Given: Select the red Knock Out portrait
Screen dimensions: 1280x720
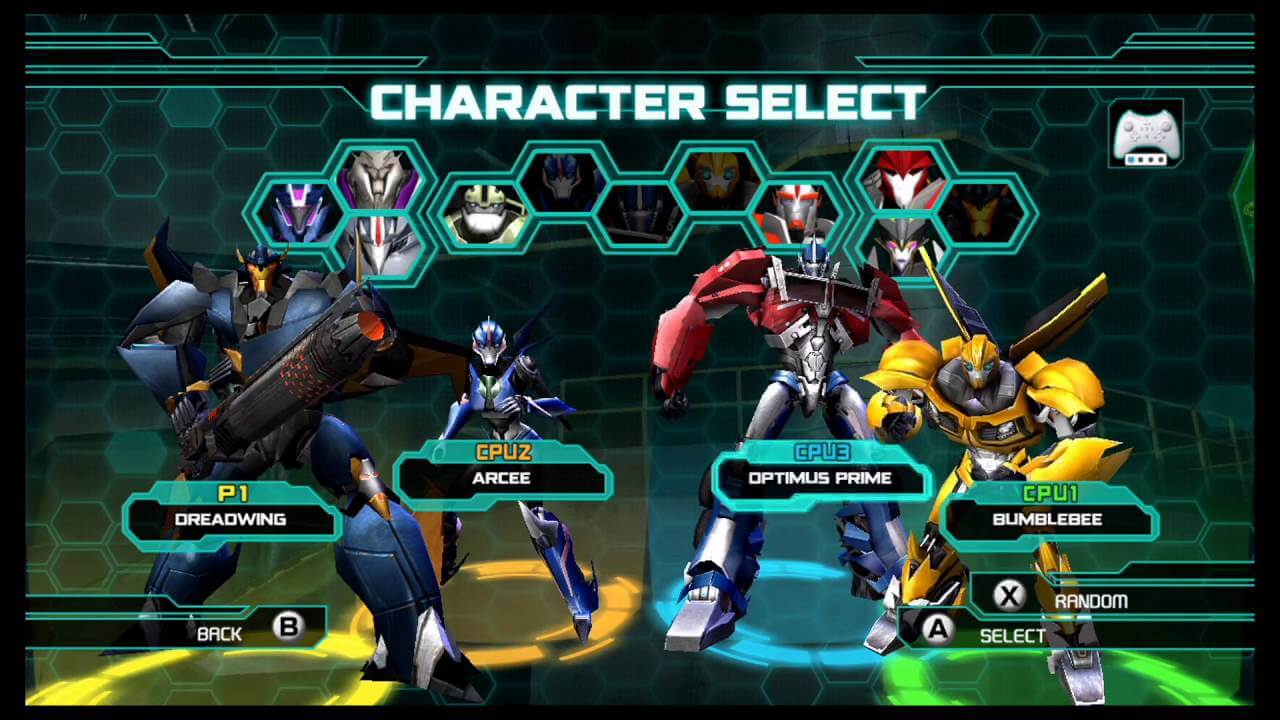Looking at the screenshot, I should (905, 180).
